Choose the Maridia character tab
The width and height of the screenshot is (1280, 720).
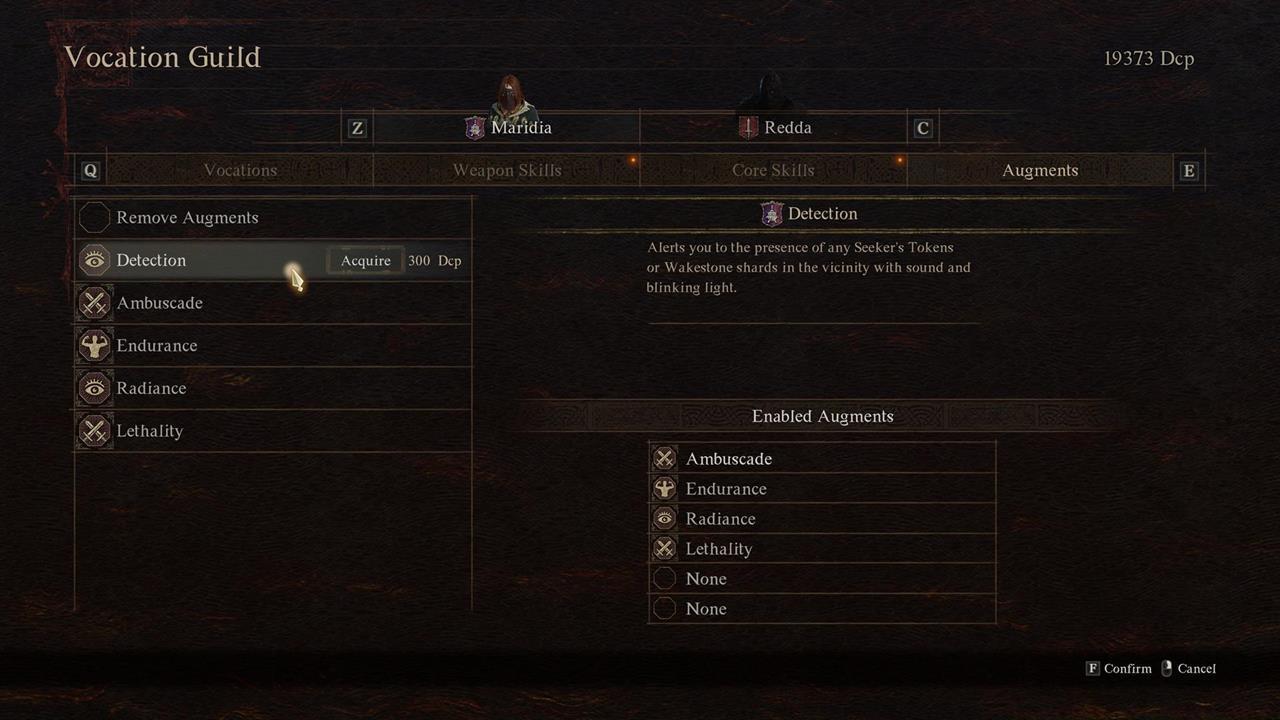click(x=508, y=128)
